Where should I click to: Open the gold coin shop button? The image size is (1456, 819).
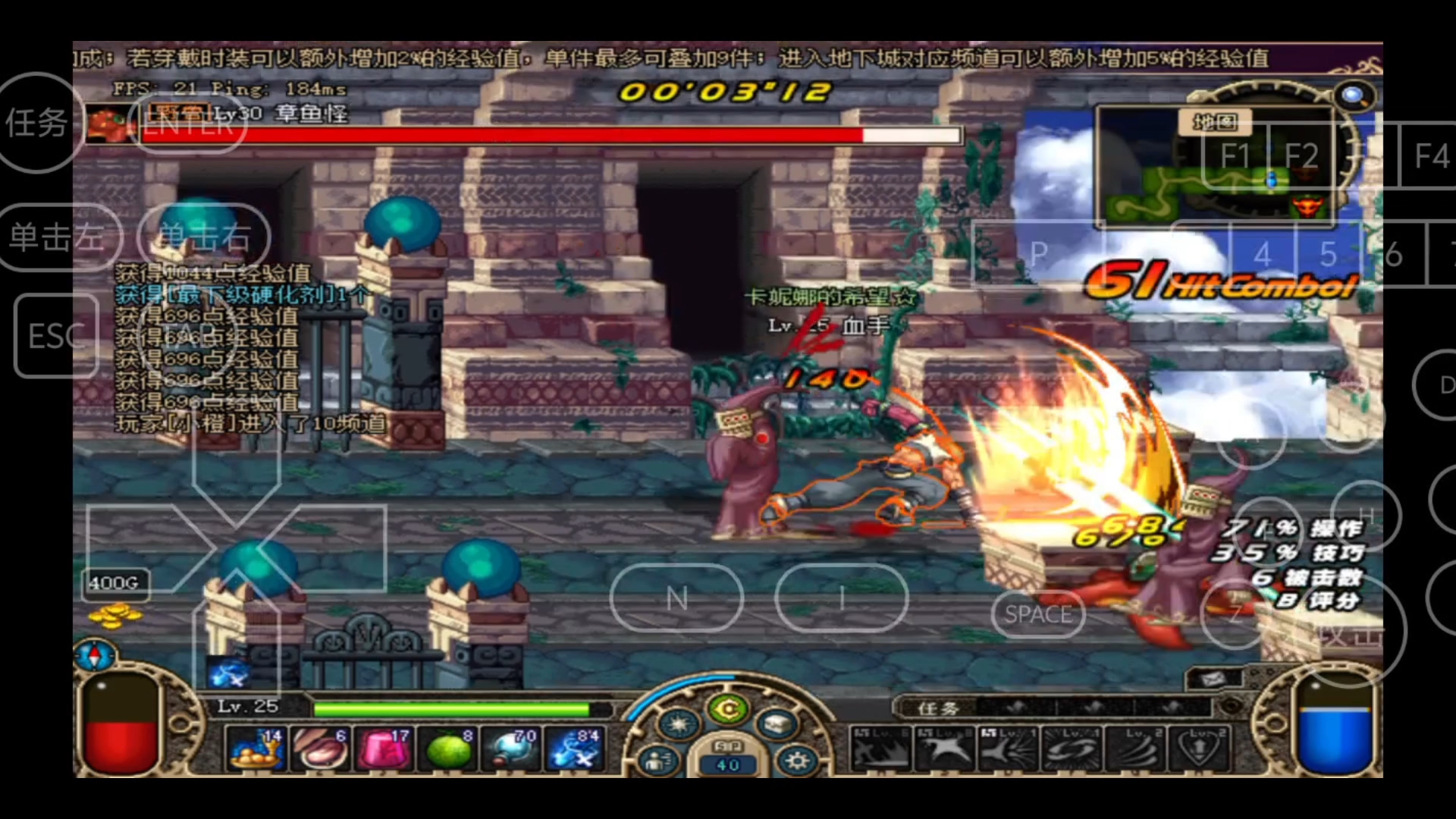[x=728, y=710]
